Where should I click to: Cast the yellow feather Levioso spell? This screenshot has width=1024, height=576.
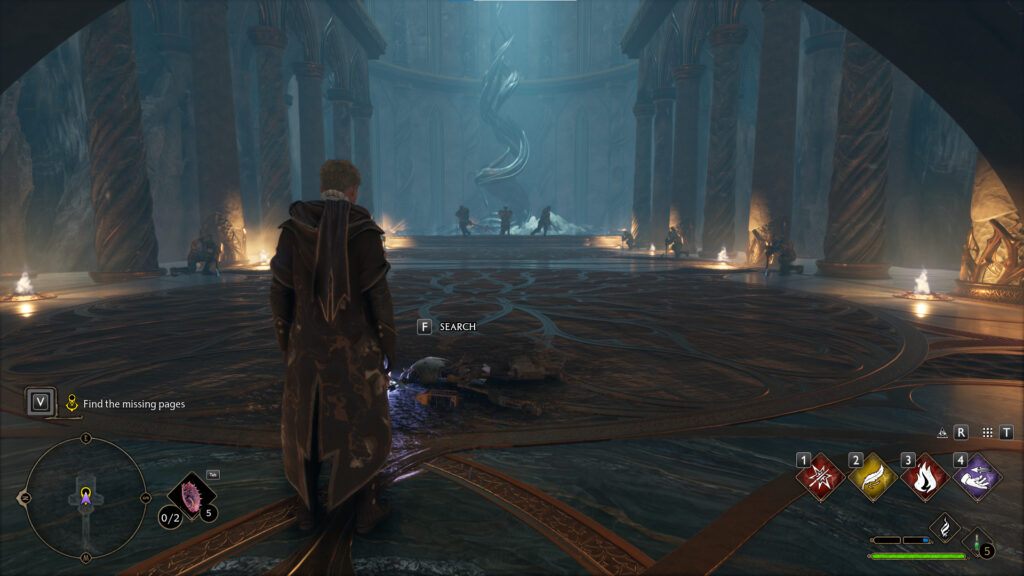point(873,478)
